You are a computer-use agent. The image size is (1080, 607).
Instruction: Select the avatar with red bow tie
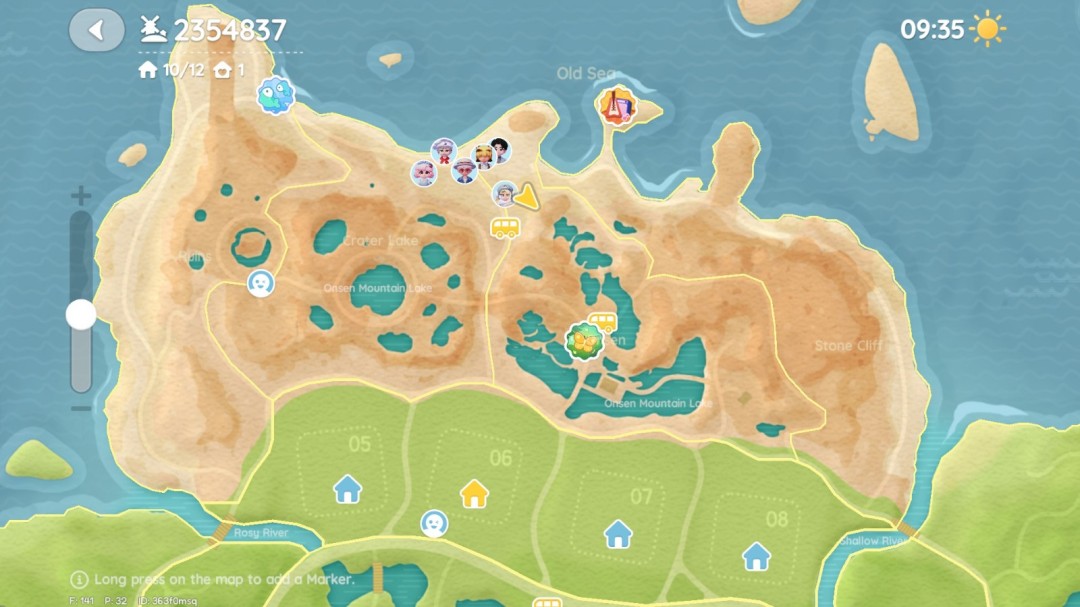click(x=443, y=152)
